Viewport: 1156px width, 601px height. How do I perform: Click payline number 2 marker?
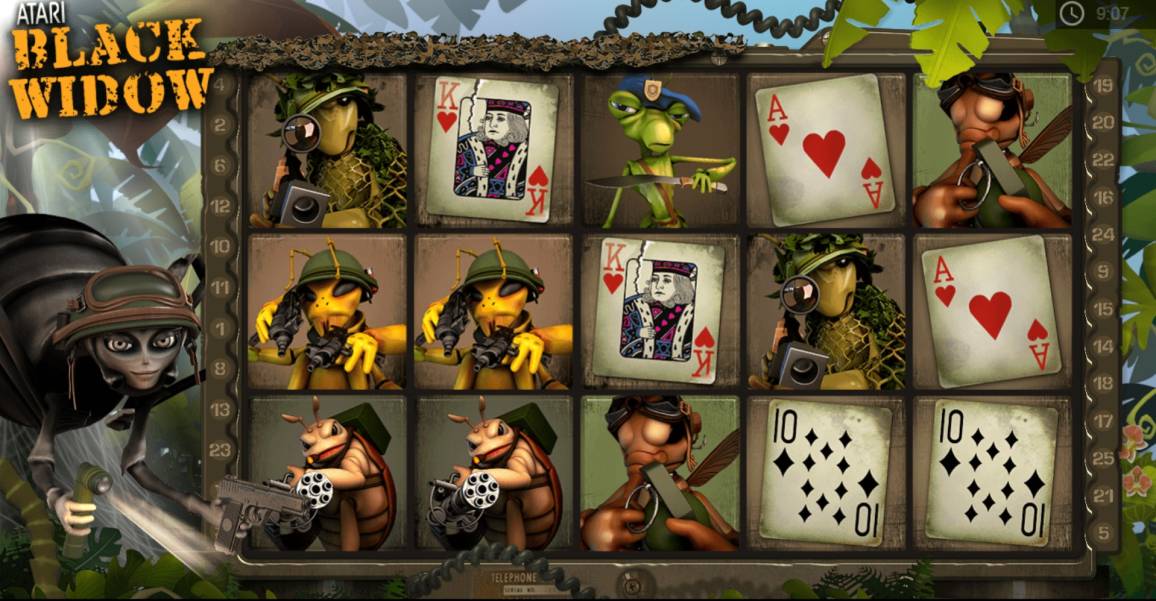[x=219, y=127]
